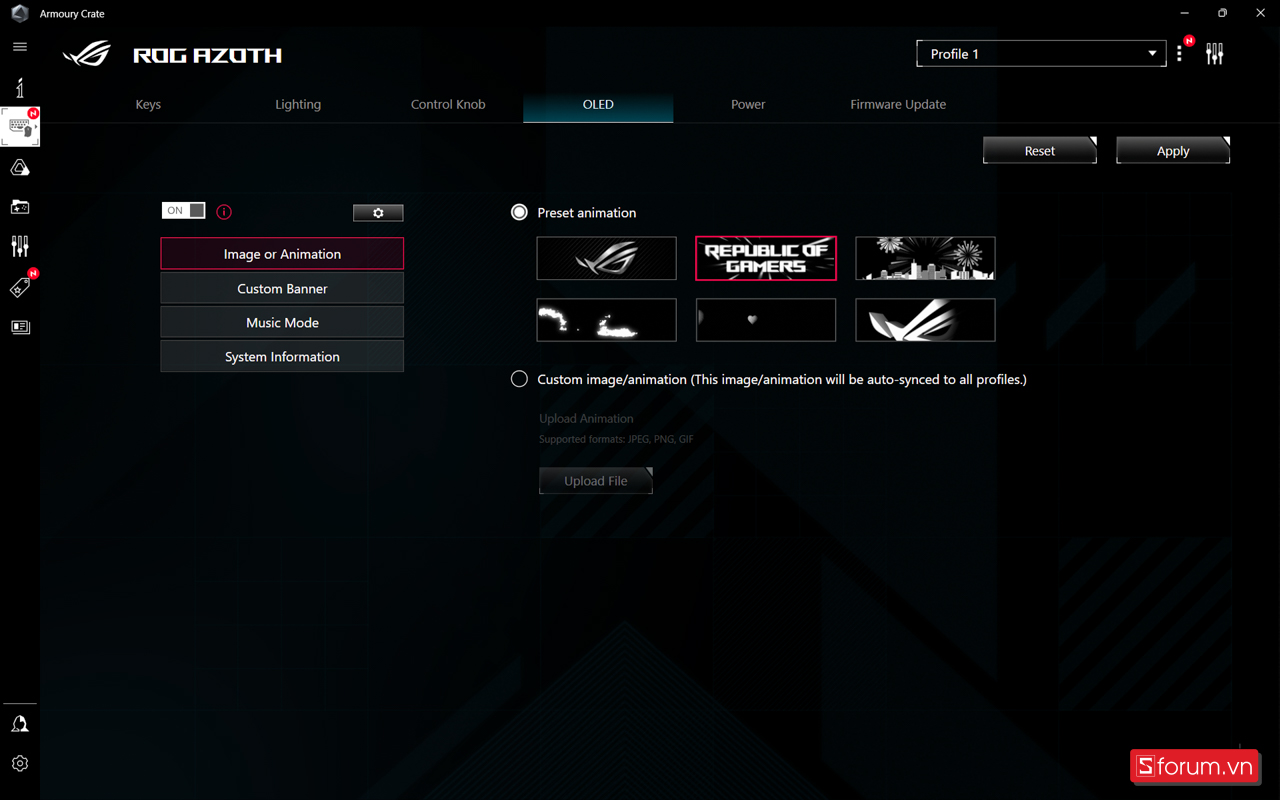Select the Aura Sync icon in sidebar
This screenshot has width=1280, height=800.
coord(20,167)
